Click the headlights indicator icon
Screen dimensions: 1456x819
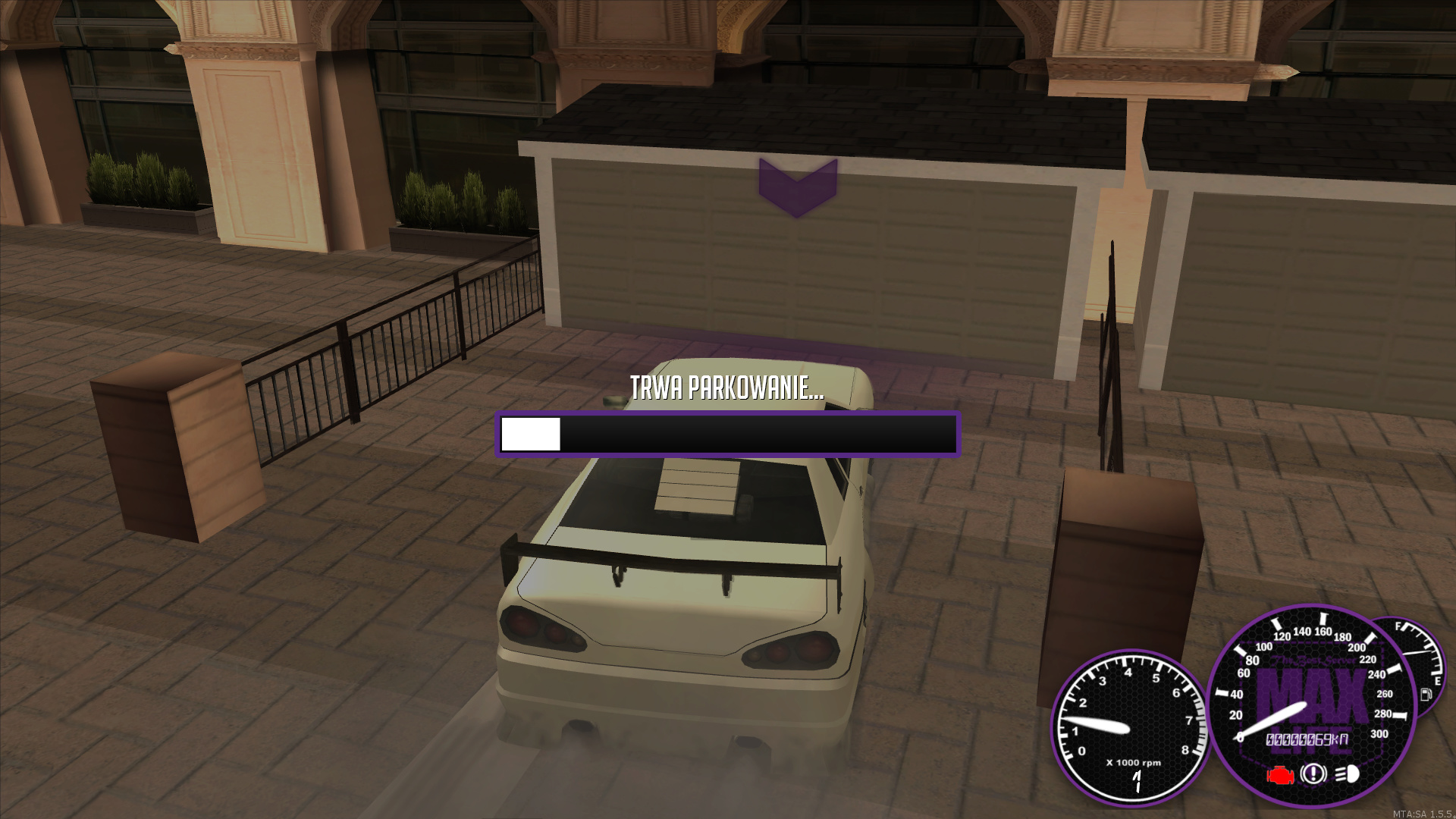click(1347, 774)
